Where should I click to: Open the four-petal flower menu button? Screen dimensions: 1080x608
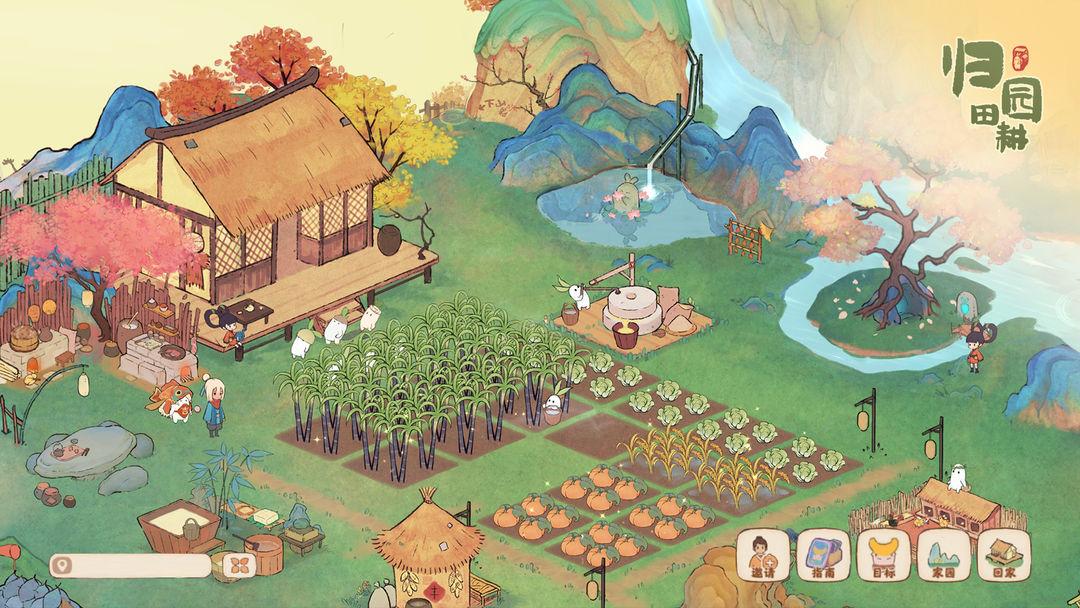click(238, 566)
